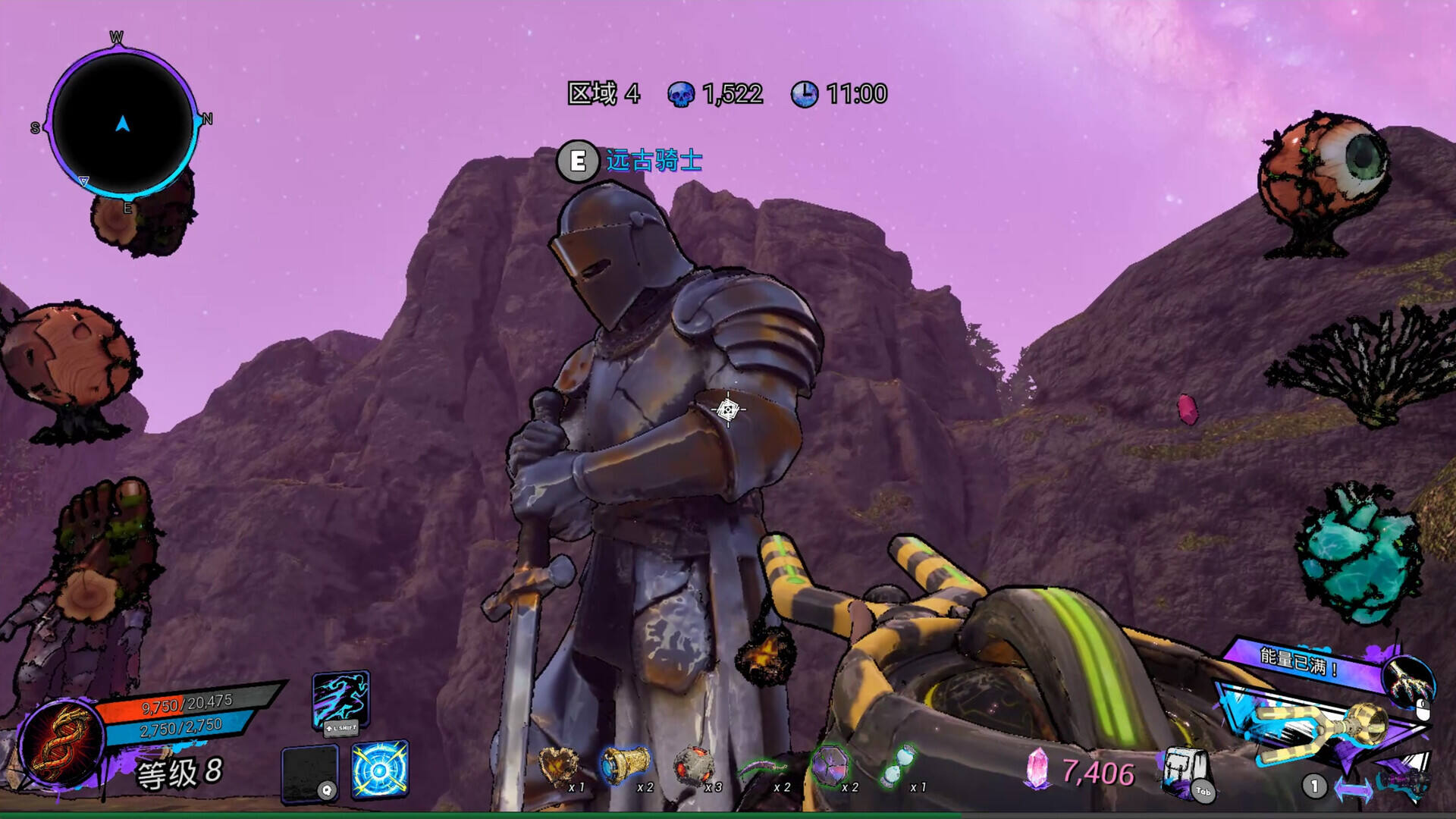Choose the pale blue hourglass item

tap(898, 764)
